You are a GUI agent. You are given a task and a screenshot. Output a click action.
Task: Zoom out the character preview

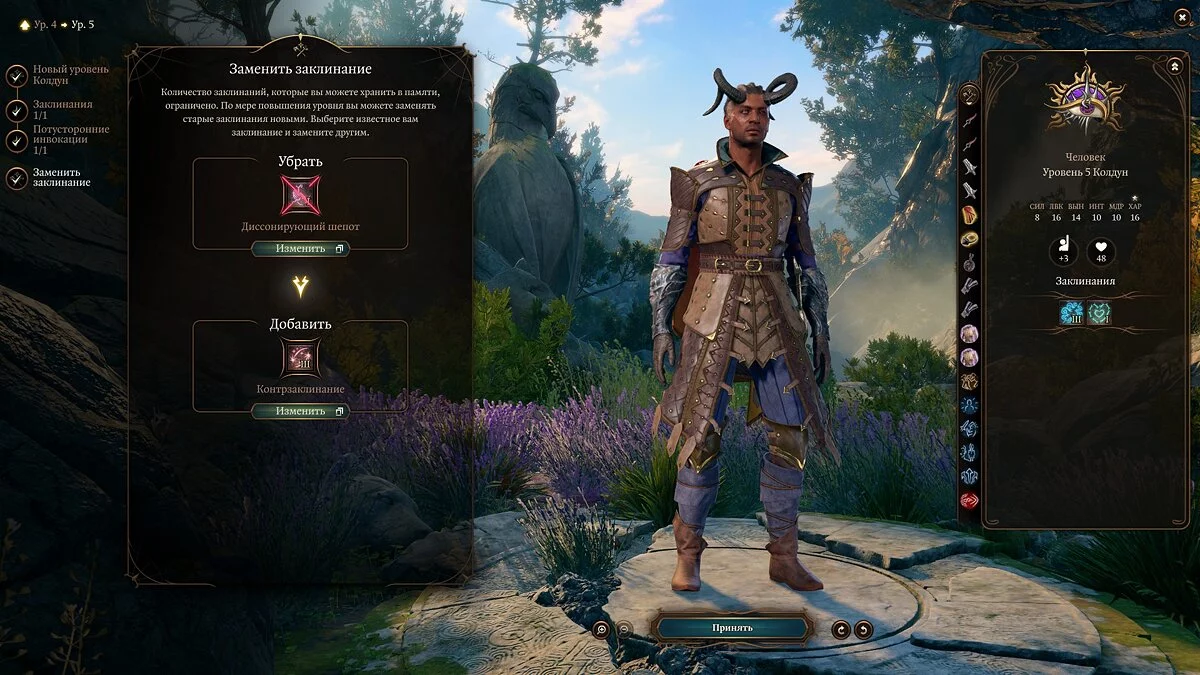[624, 629]
